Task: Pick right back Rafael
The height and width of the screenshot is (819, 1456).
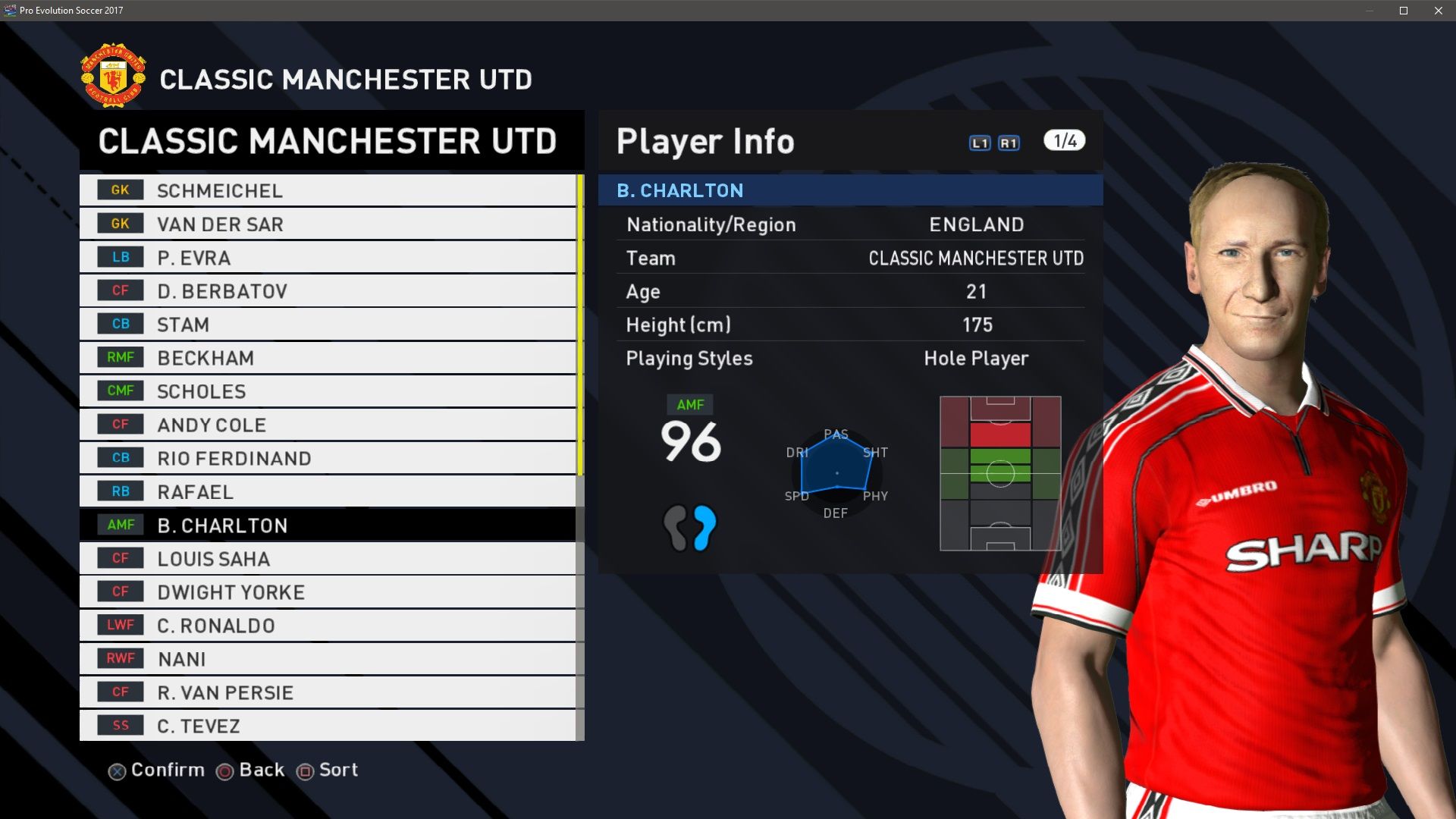Action: (327, 491)
